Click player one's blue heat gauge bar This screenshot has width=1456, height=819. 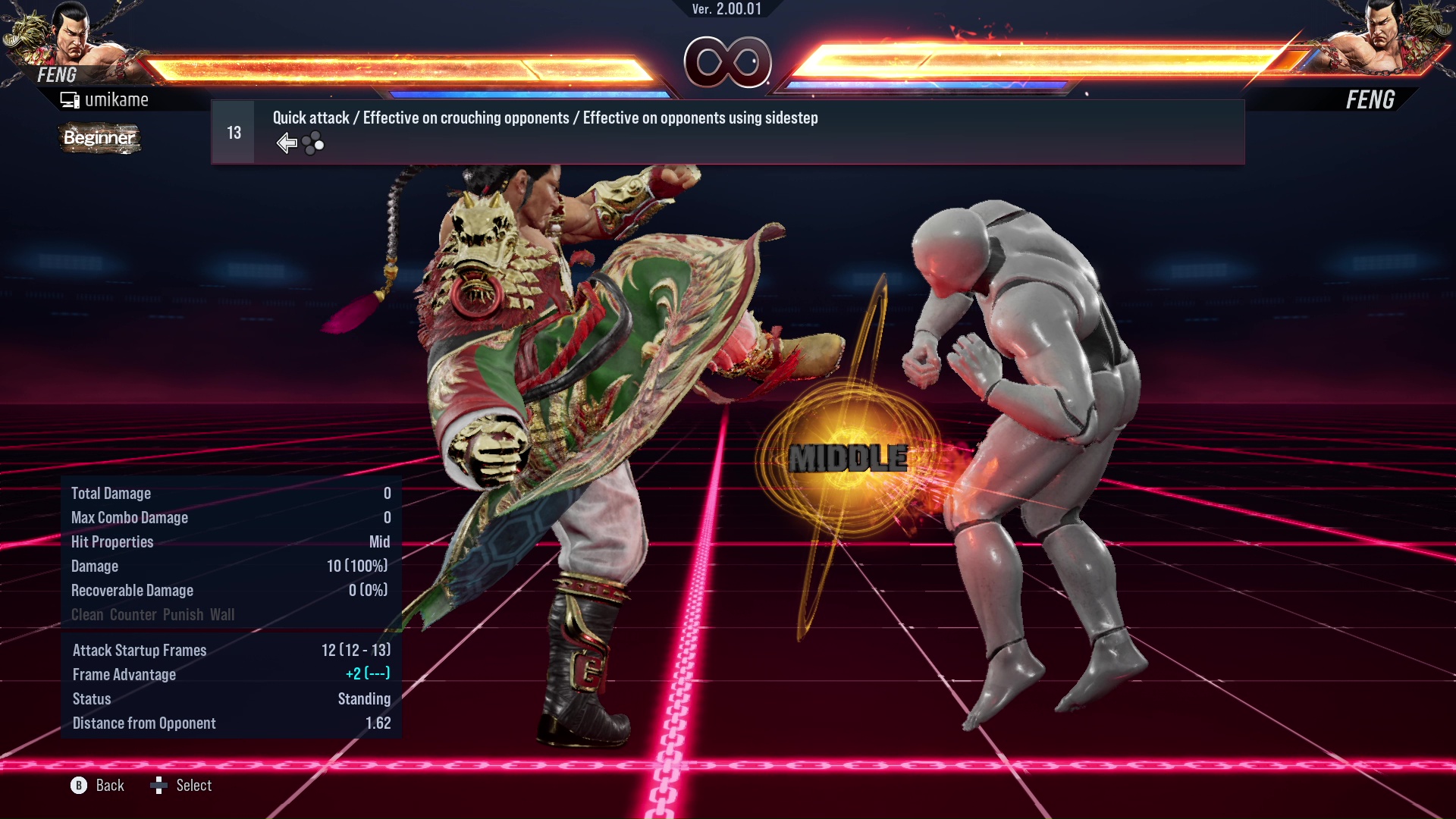(531, 93)
